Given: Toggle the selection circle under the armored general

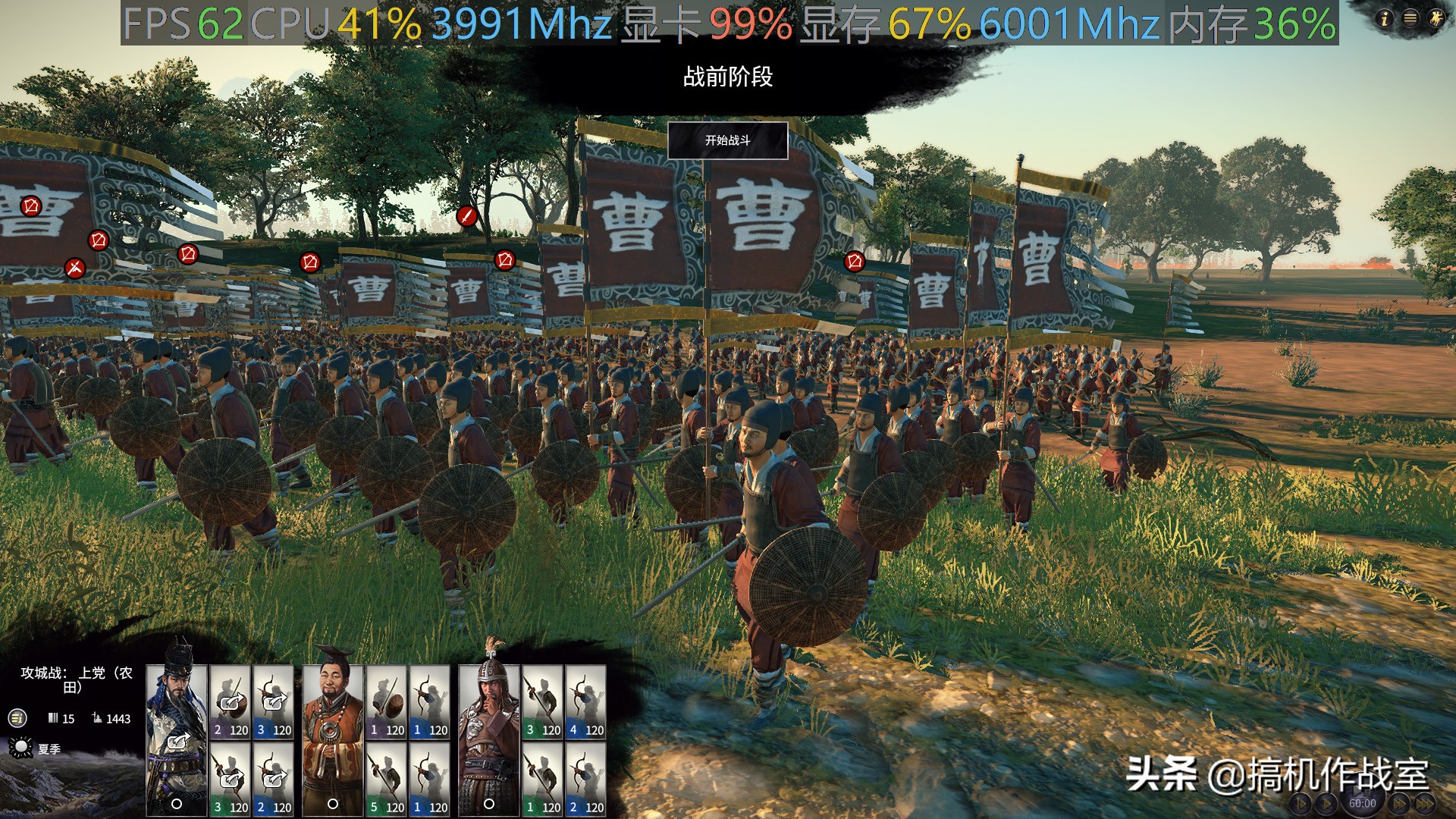Looking at the screenshot, I should point(489,804).
